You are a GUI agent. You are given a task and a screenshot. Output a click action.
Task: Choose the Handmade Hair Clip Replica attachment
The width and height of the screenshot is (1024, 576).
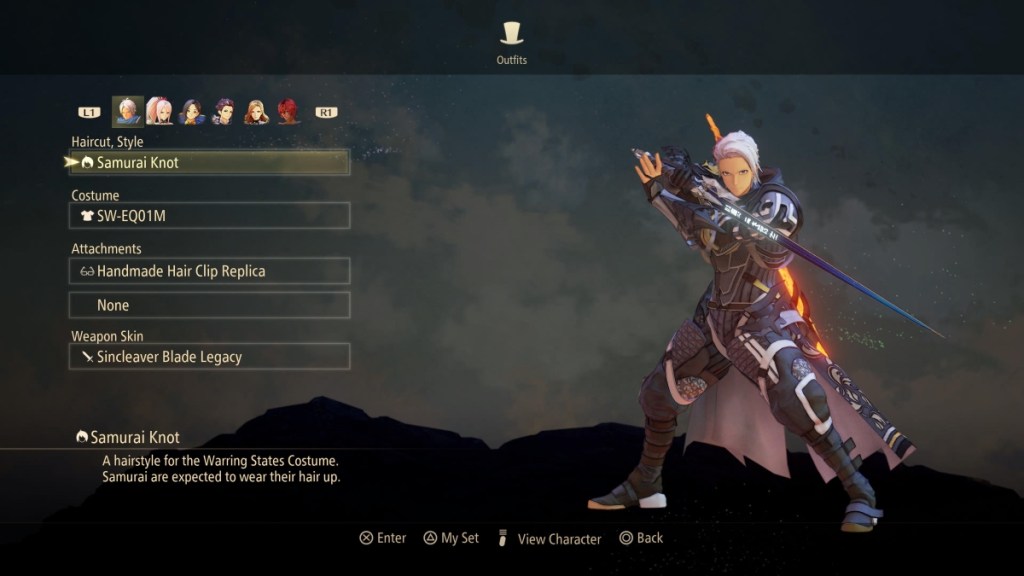click(209, 271)
